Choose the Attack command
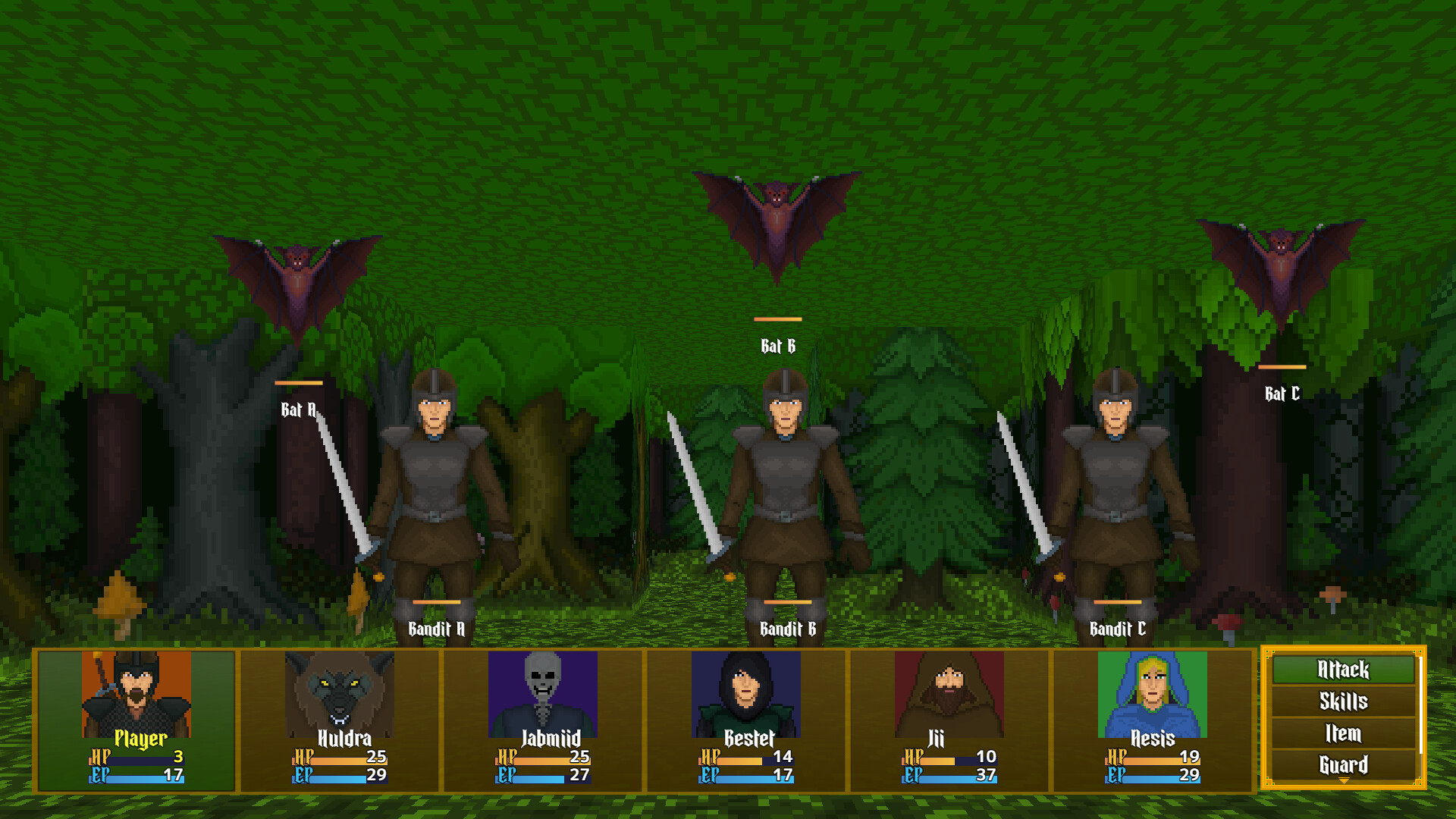The image size is (1456, 819). 1343,670
